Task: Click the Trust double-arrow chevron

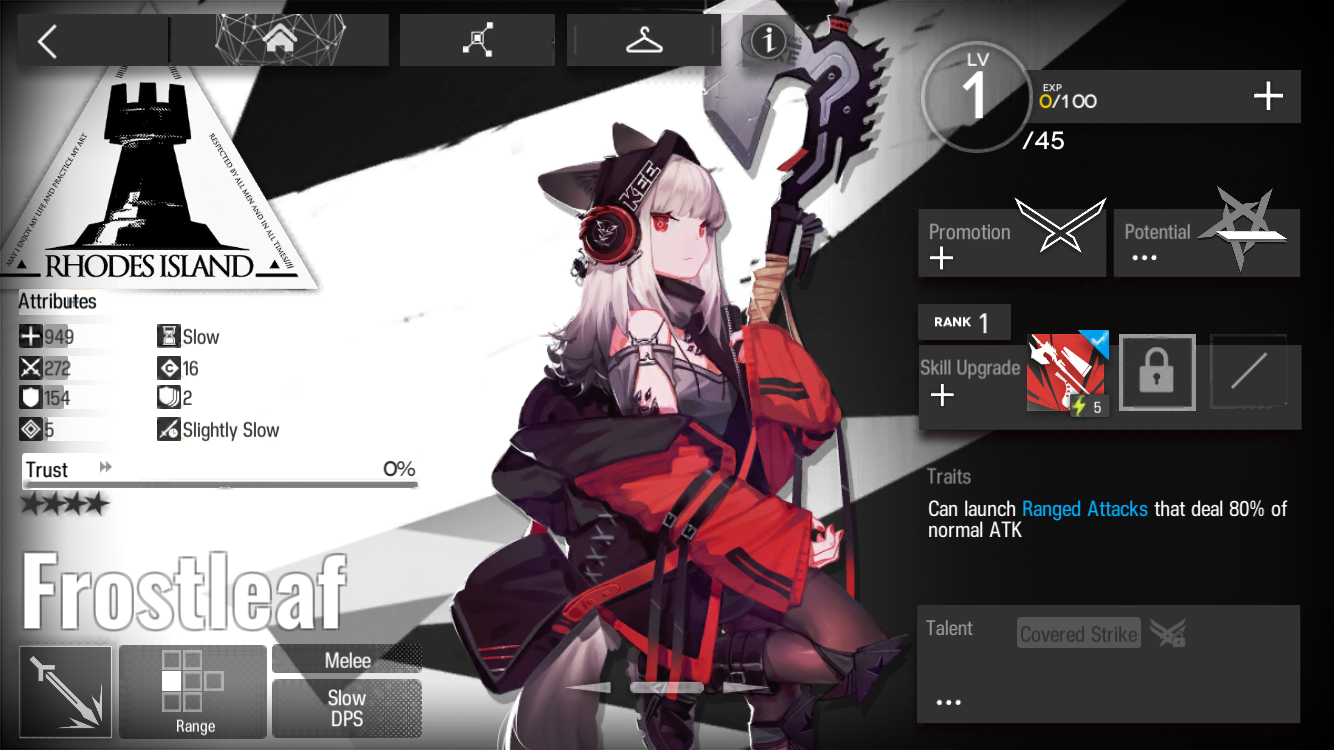Action: [x=104, y=465]
